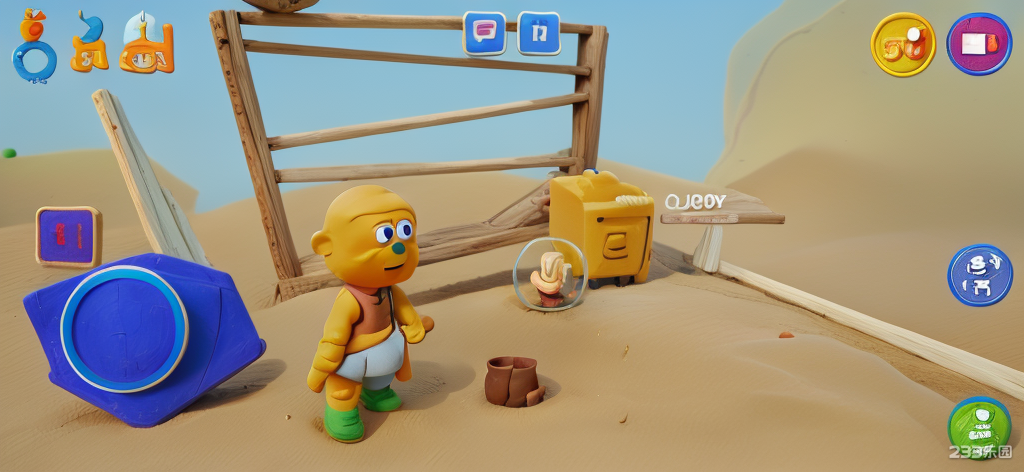Click the orange and blue clay icon

89,44
